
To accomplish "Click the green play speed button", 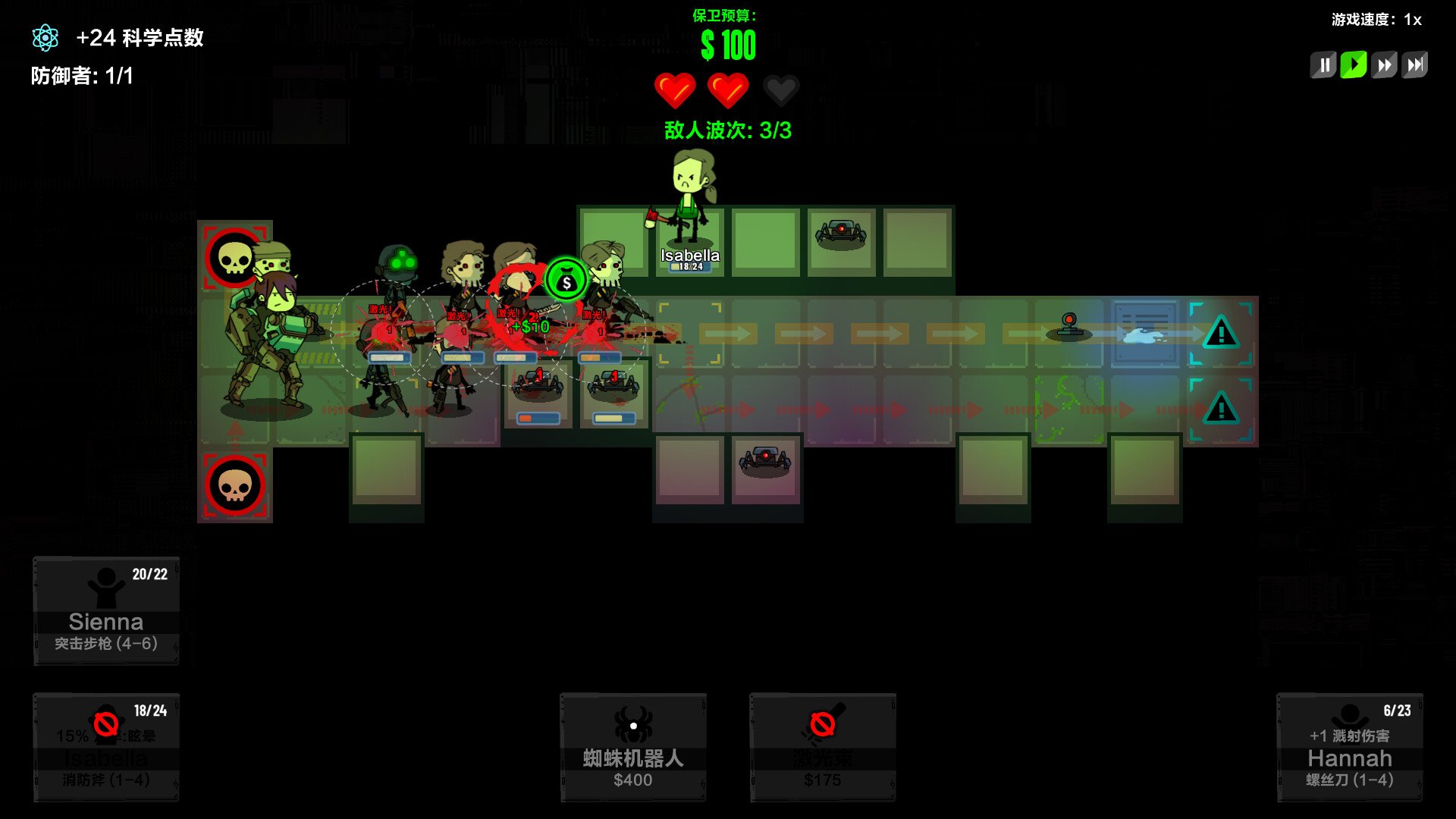I will point(1354,65).
